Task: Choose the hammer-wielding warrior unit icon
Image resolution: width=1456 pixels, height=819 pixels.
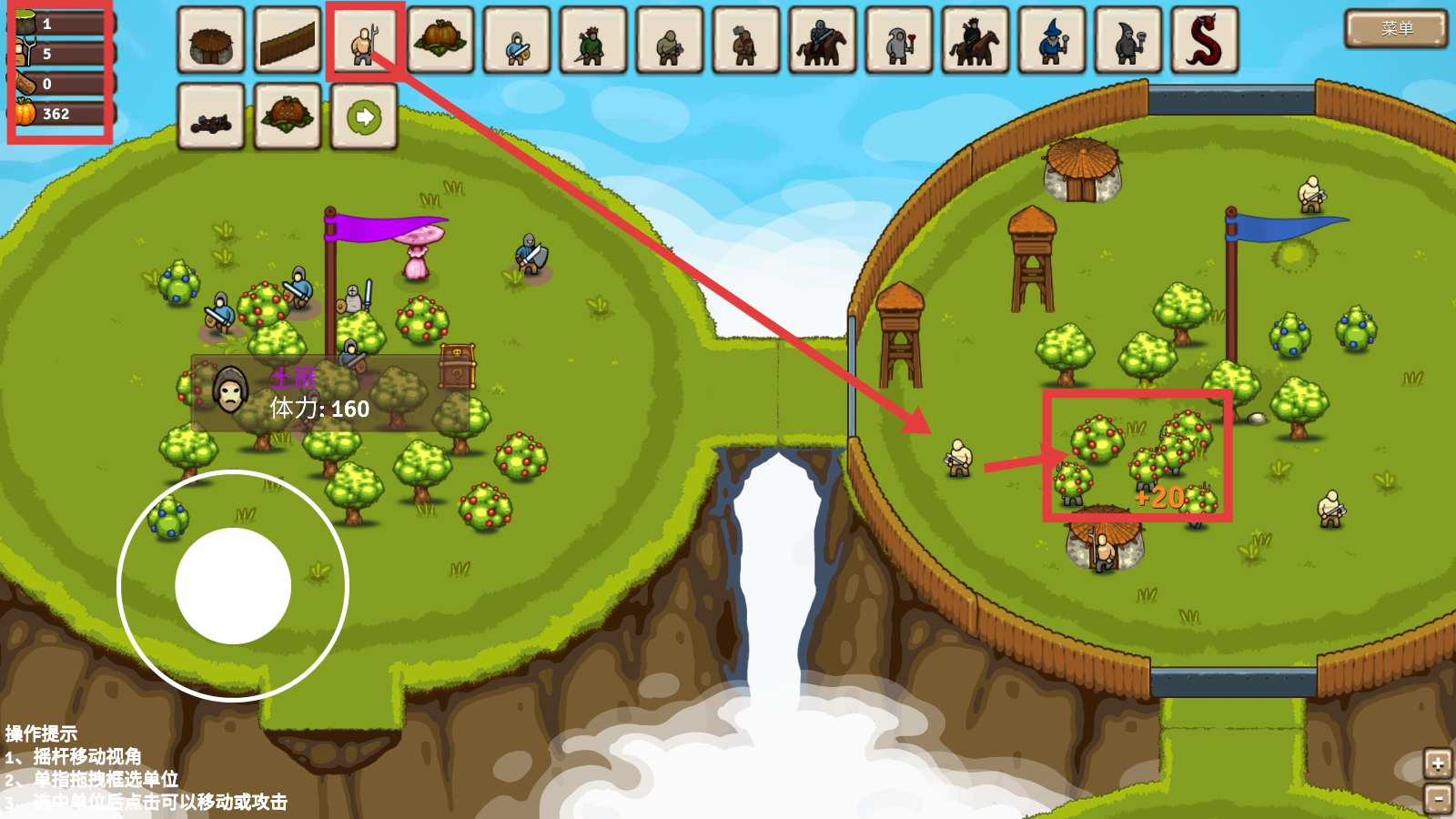Action: [746, 41]
